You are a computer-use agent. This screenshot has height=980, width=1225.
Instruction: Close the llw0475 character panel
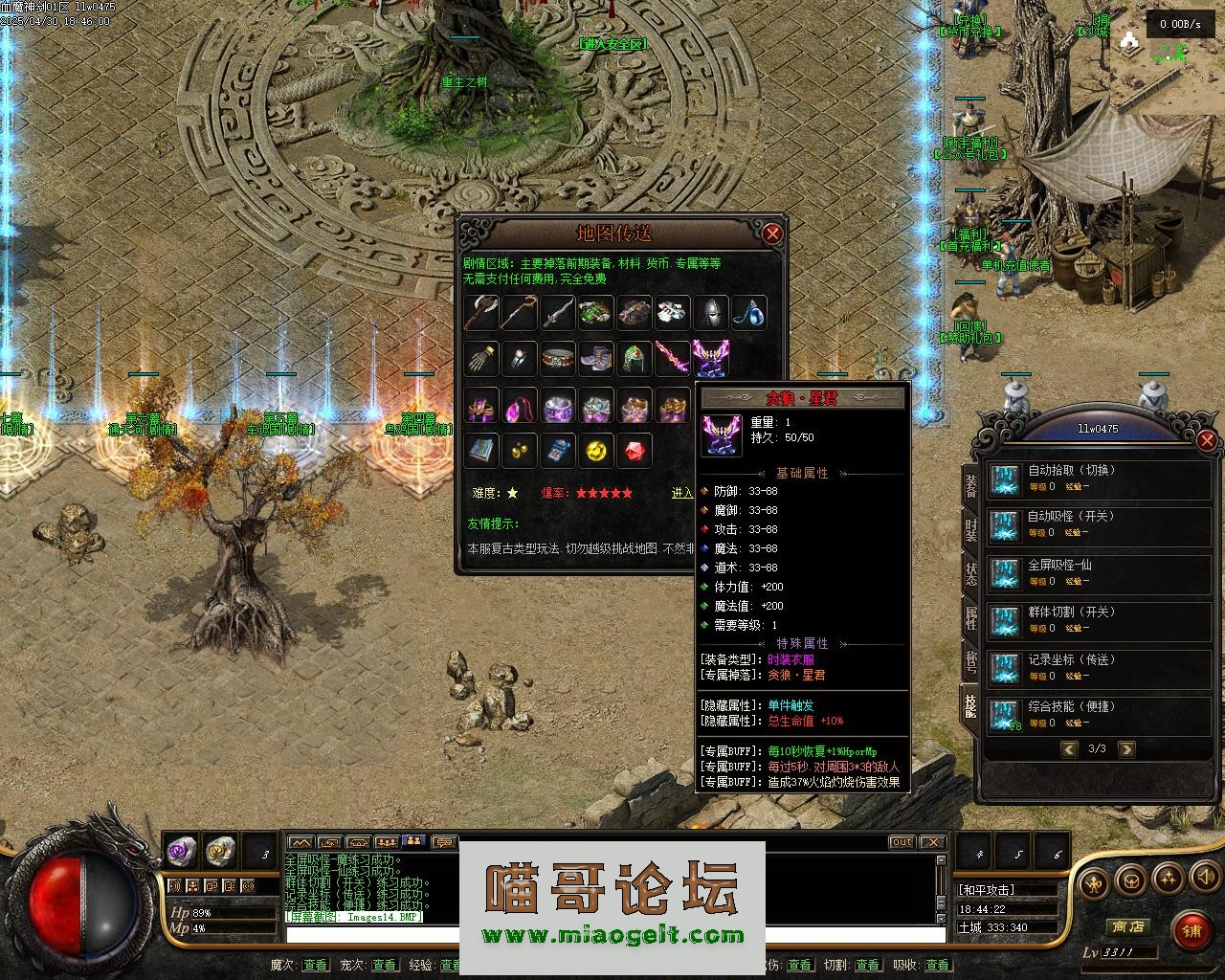coord(1207,440)
